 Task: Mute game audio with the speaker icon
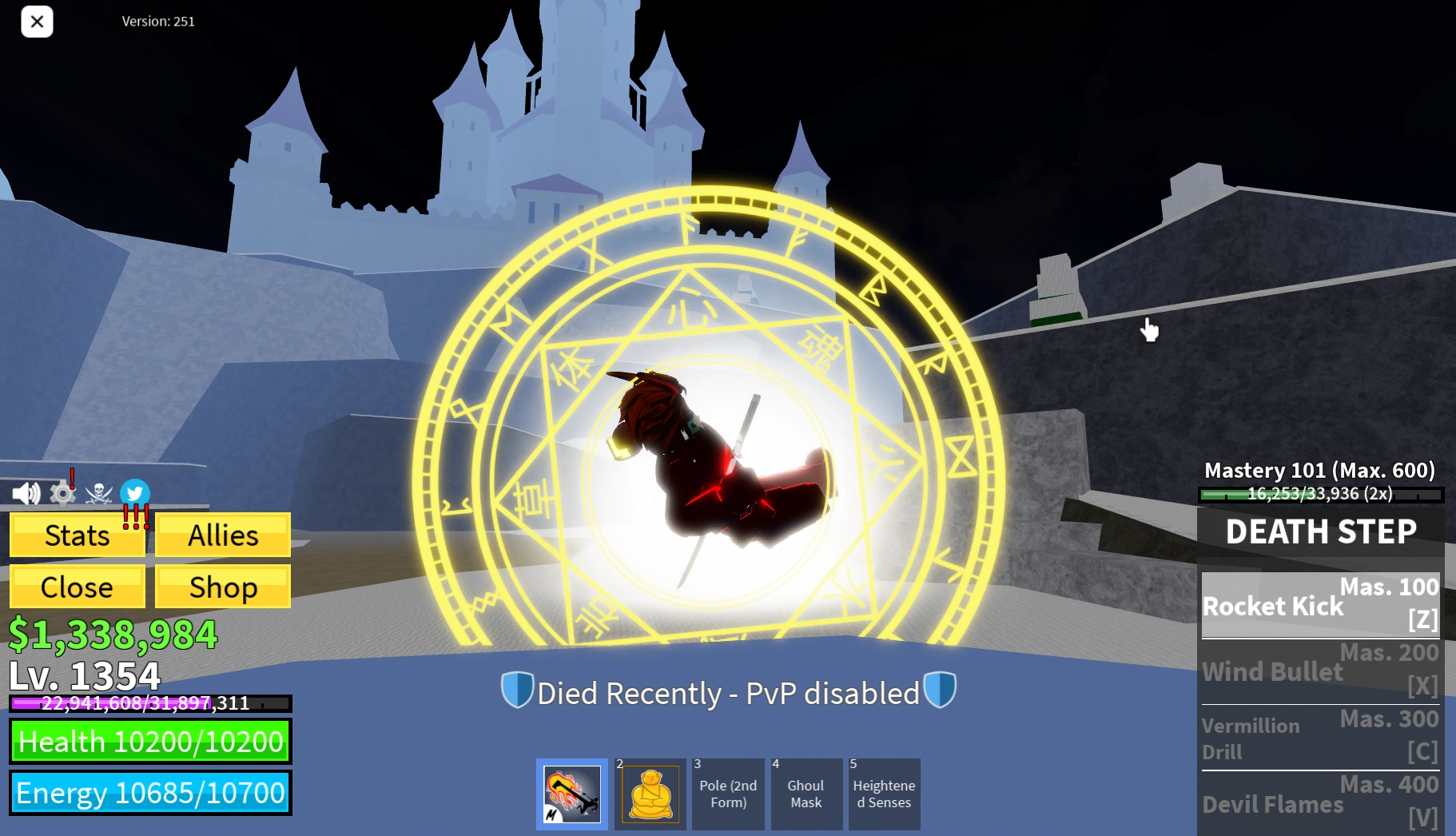coord(26,493)
